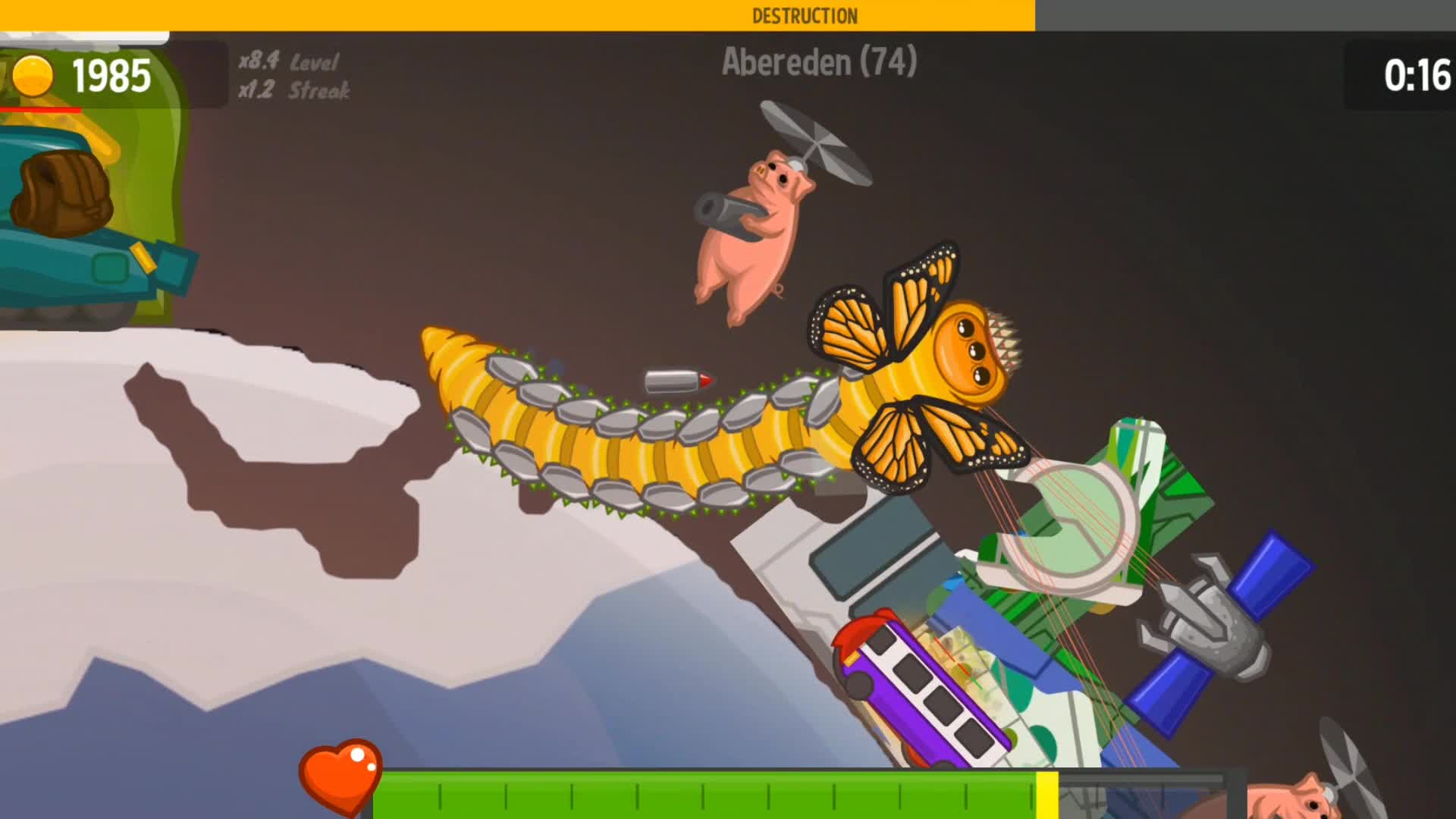This screenshot has width=1456, height=819.
Task: Select the Abereden (74) player name
Action: pyautogui.click(x=817, y=63)
